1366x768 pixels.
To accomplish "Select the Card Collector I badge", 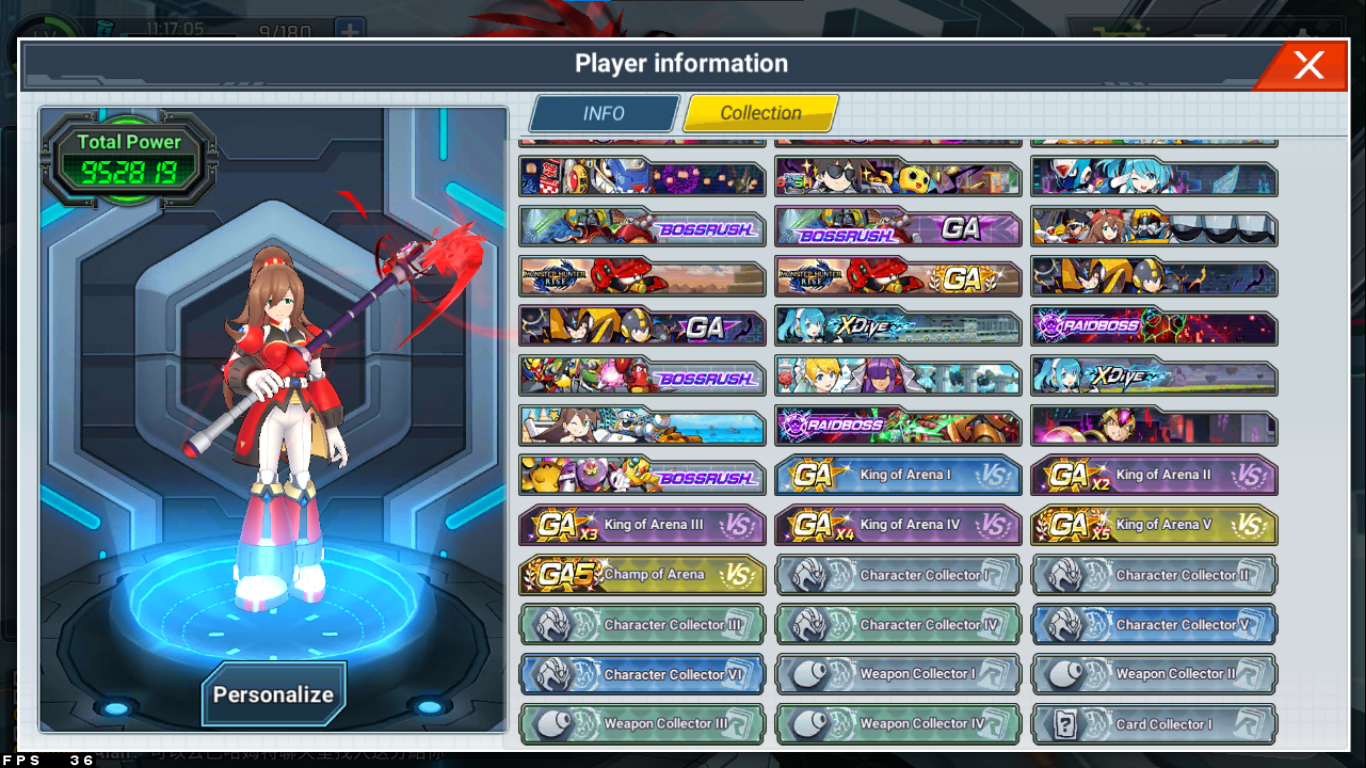I will [1154, 724].
